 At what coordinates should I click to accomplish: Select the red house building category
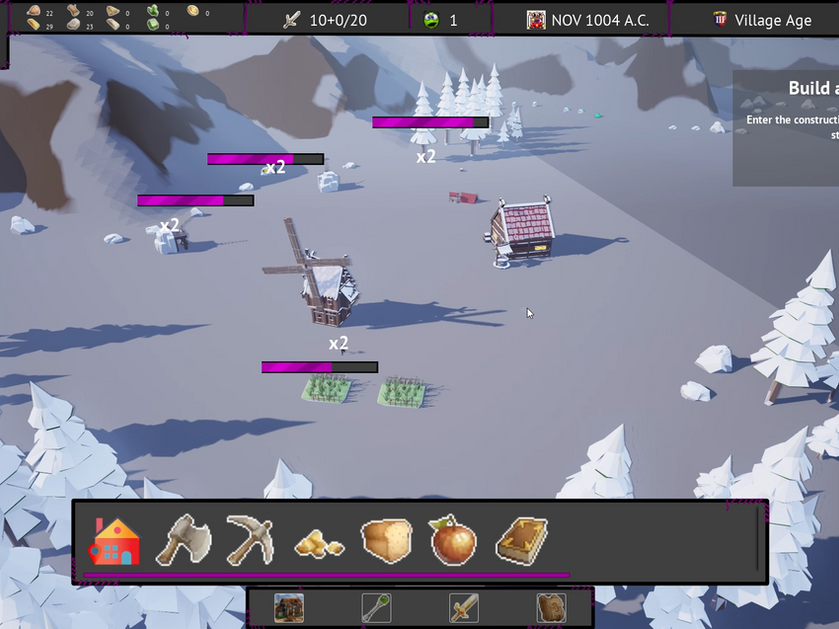pos(115,541)
